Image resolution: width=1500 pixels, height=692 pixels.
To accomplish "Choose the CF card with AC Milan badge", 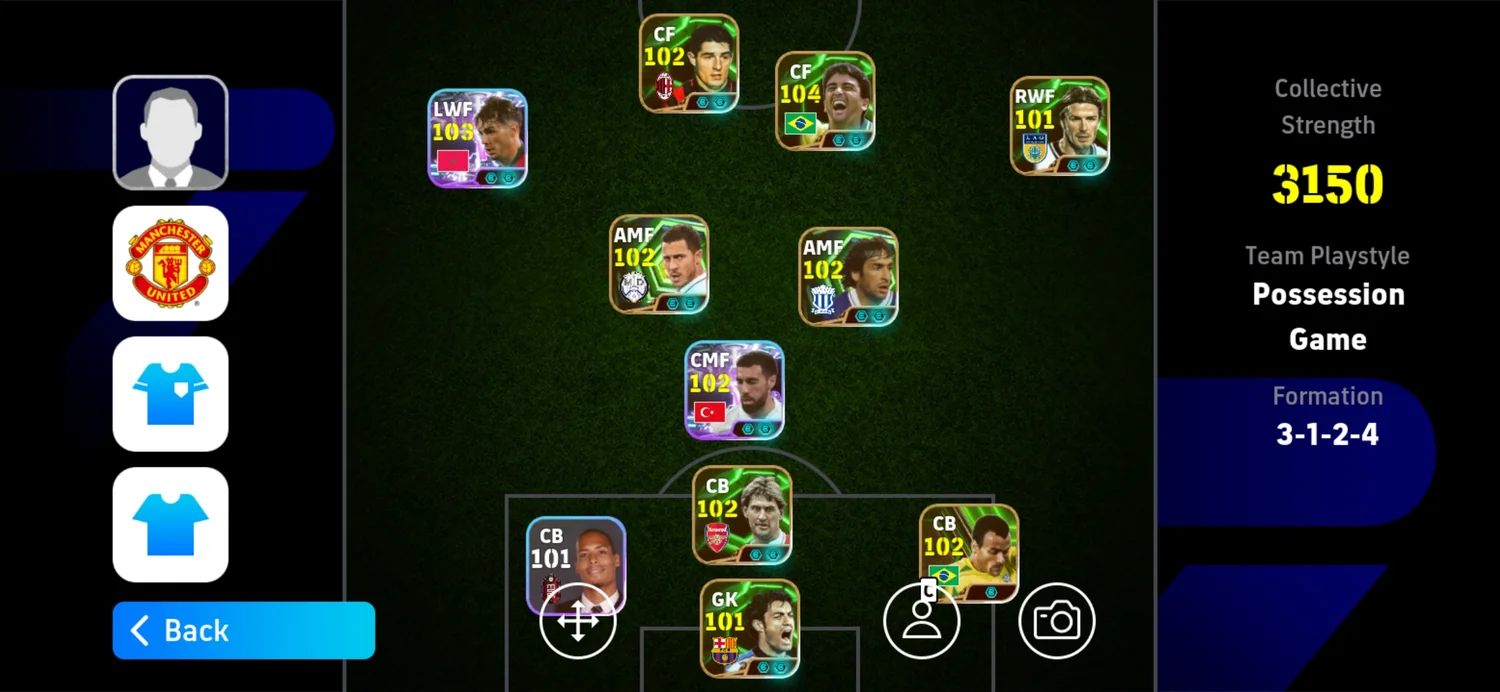I will 689,63.
